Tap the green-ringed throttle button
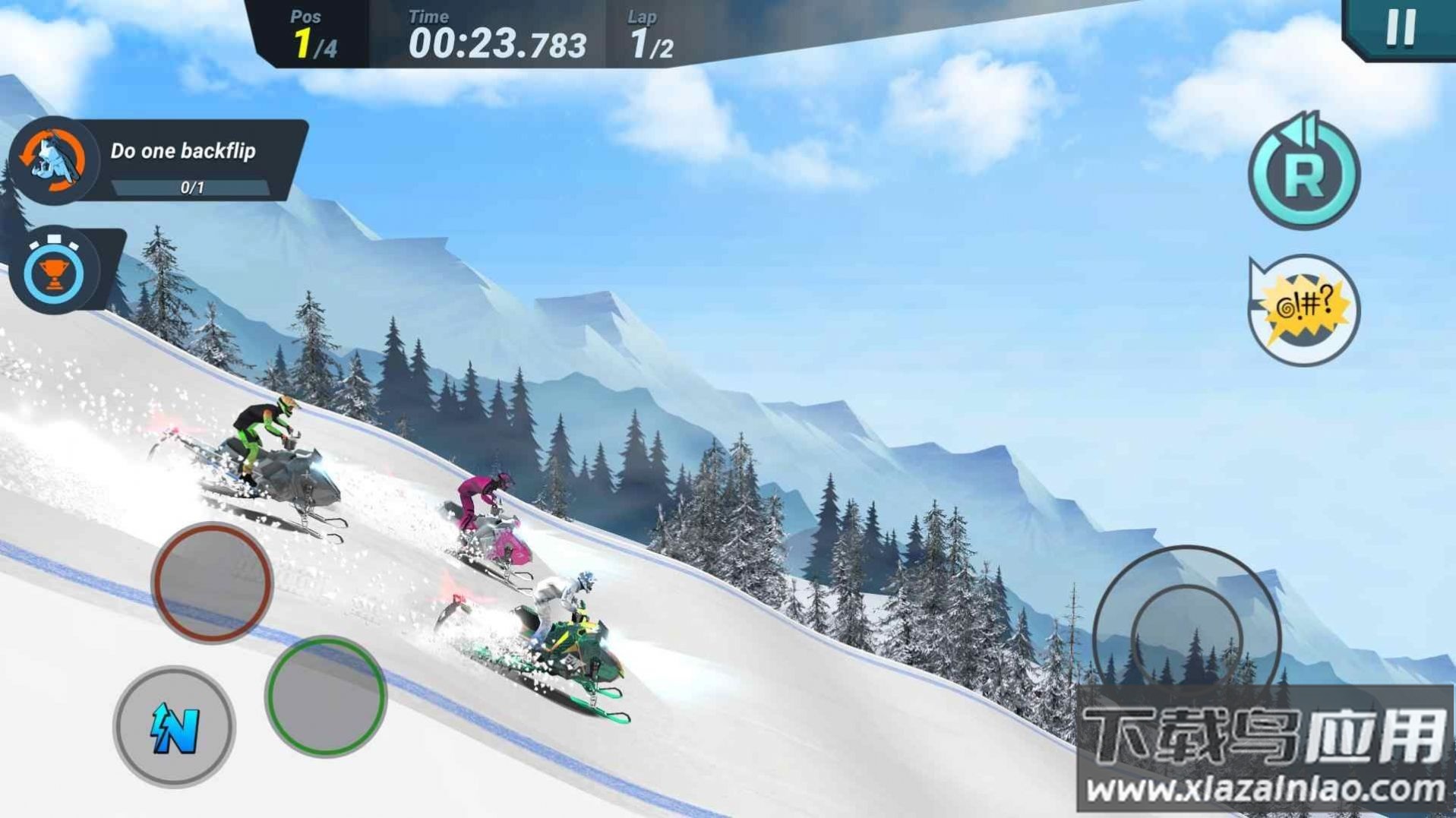 326,696
